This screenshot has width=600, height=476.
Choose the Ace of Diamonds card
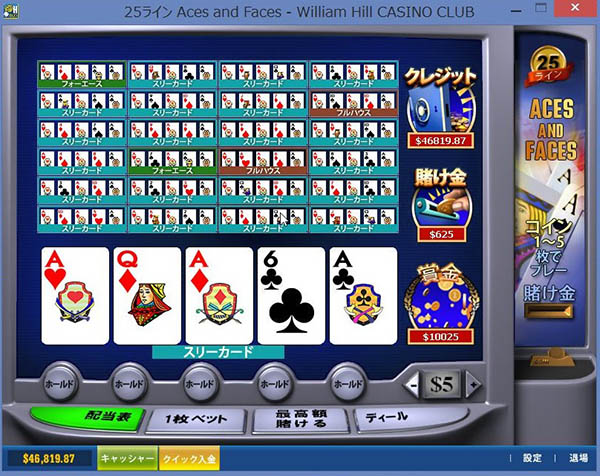point(218,295)
